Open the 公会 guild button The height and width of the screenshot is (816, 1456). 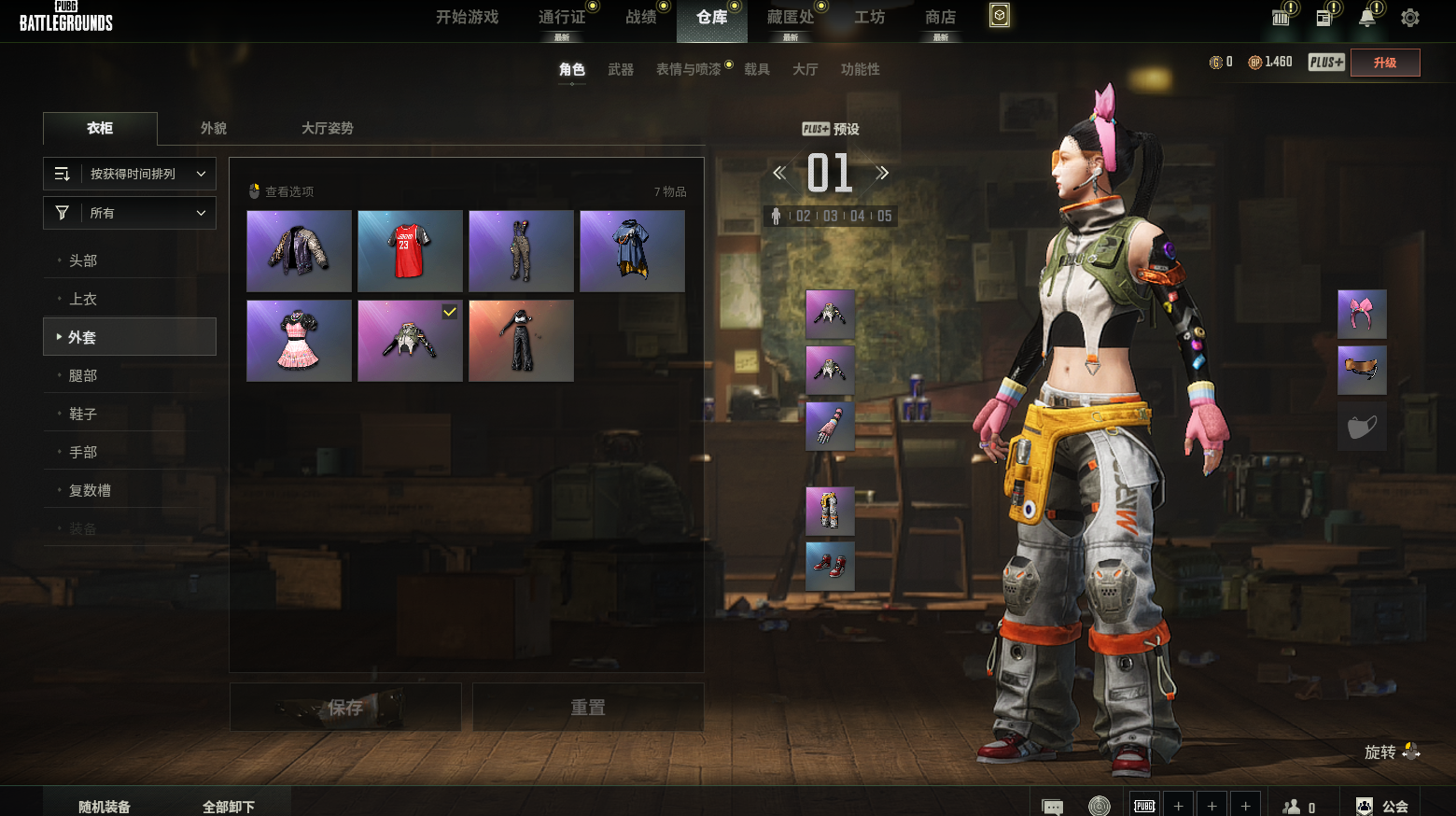pos(1383,807)
